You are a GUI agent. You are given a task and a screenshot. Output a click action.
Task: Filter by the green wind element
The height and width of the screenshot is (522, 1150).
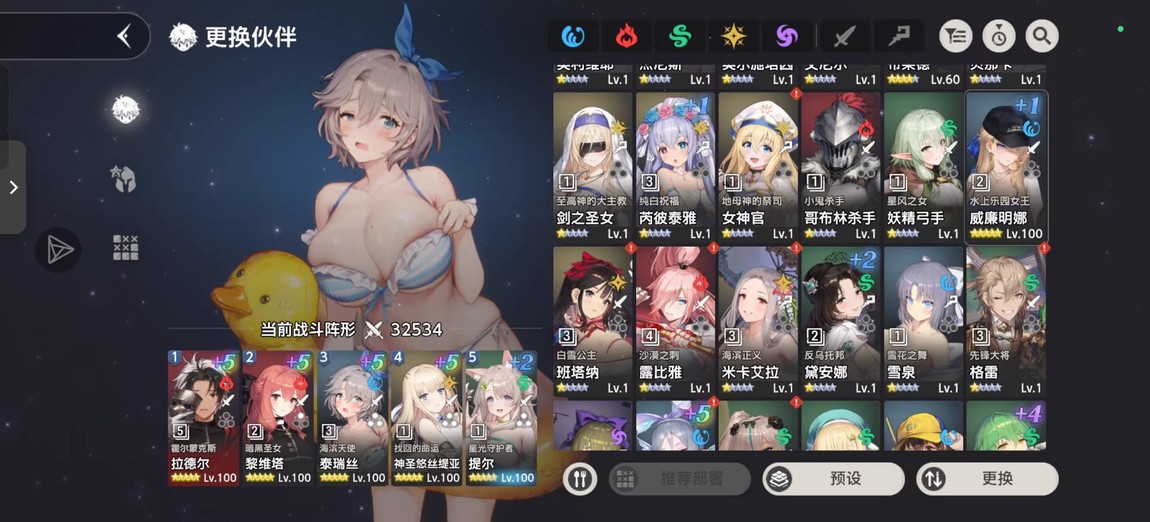[x=680, y=37]
